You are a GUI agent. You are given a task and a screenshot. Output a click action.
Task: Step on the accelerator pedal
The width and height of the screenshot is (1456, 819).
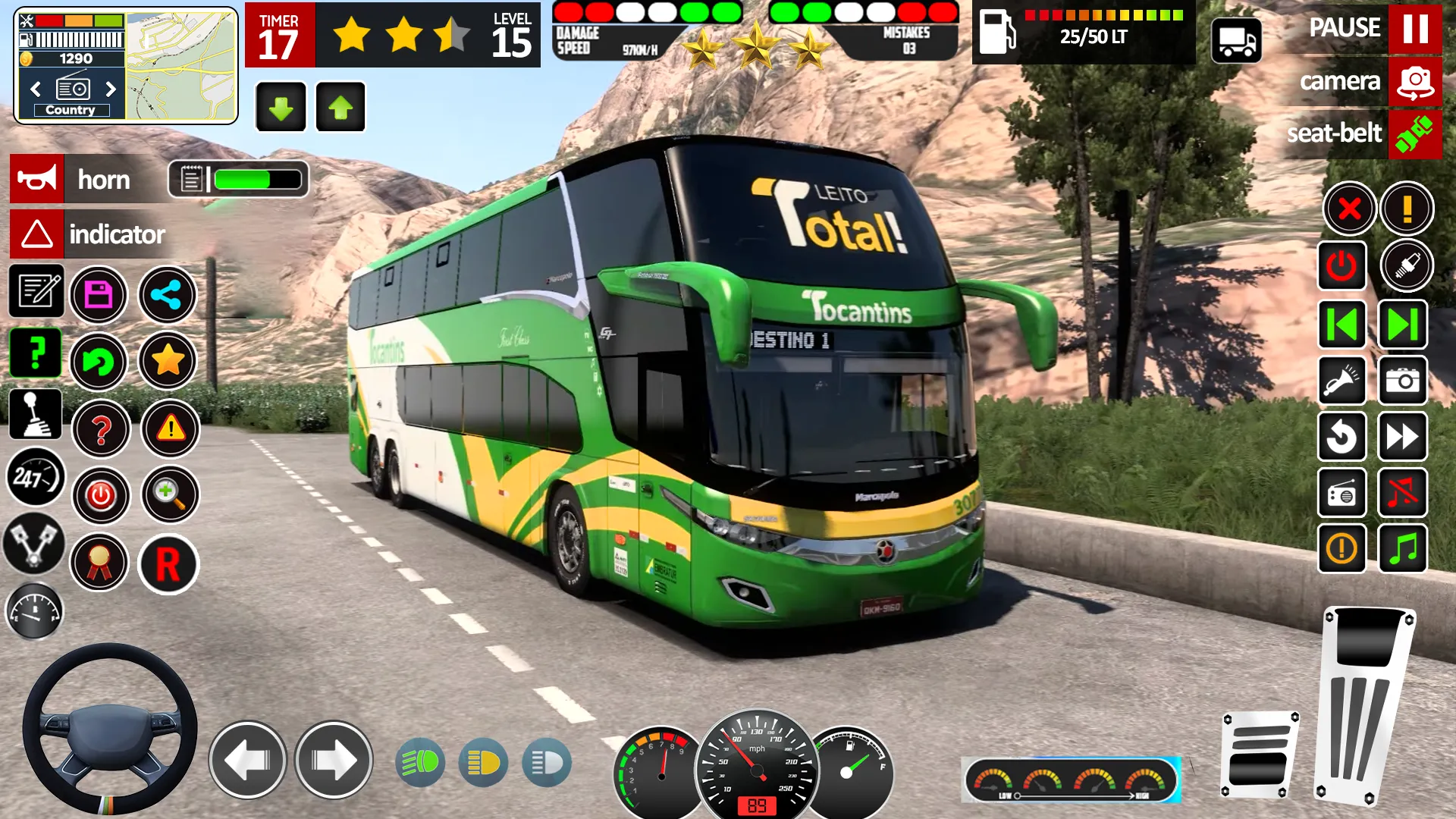tap(1365, 705)
